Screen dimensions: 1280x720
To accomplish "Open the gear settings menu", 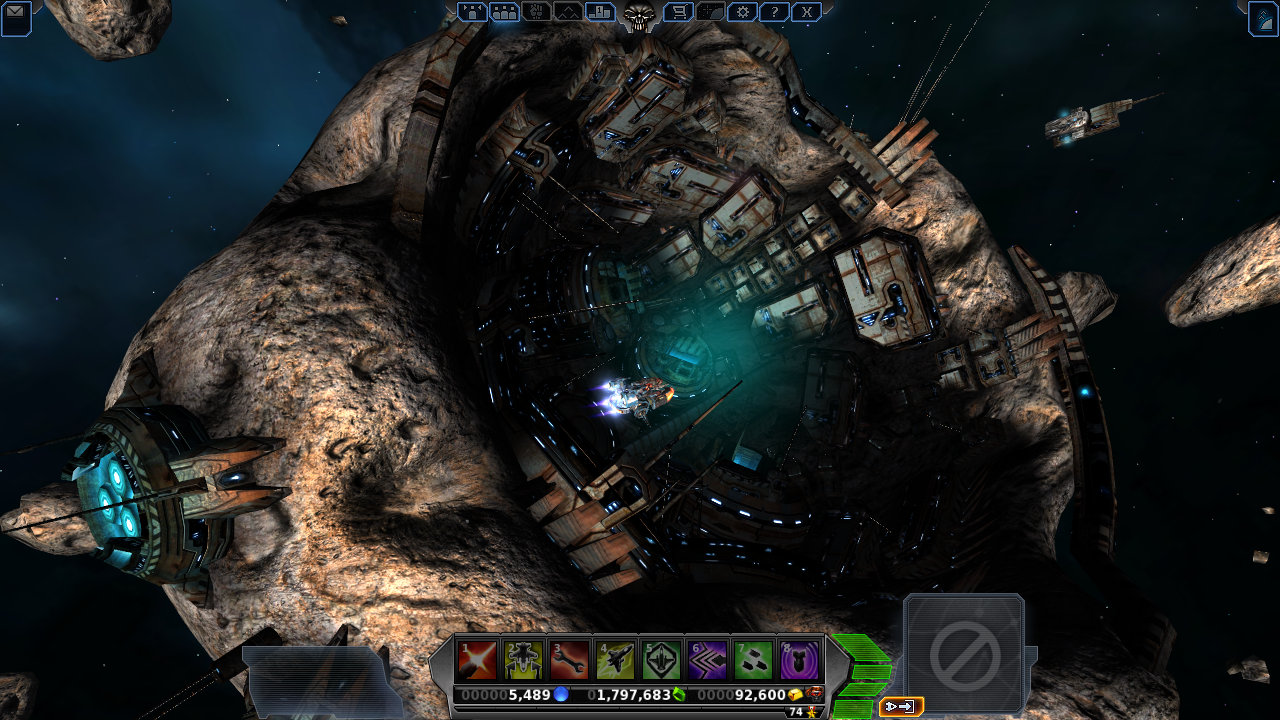I will click(742, 12).
